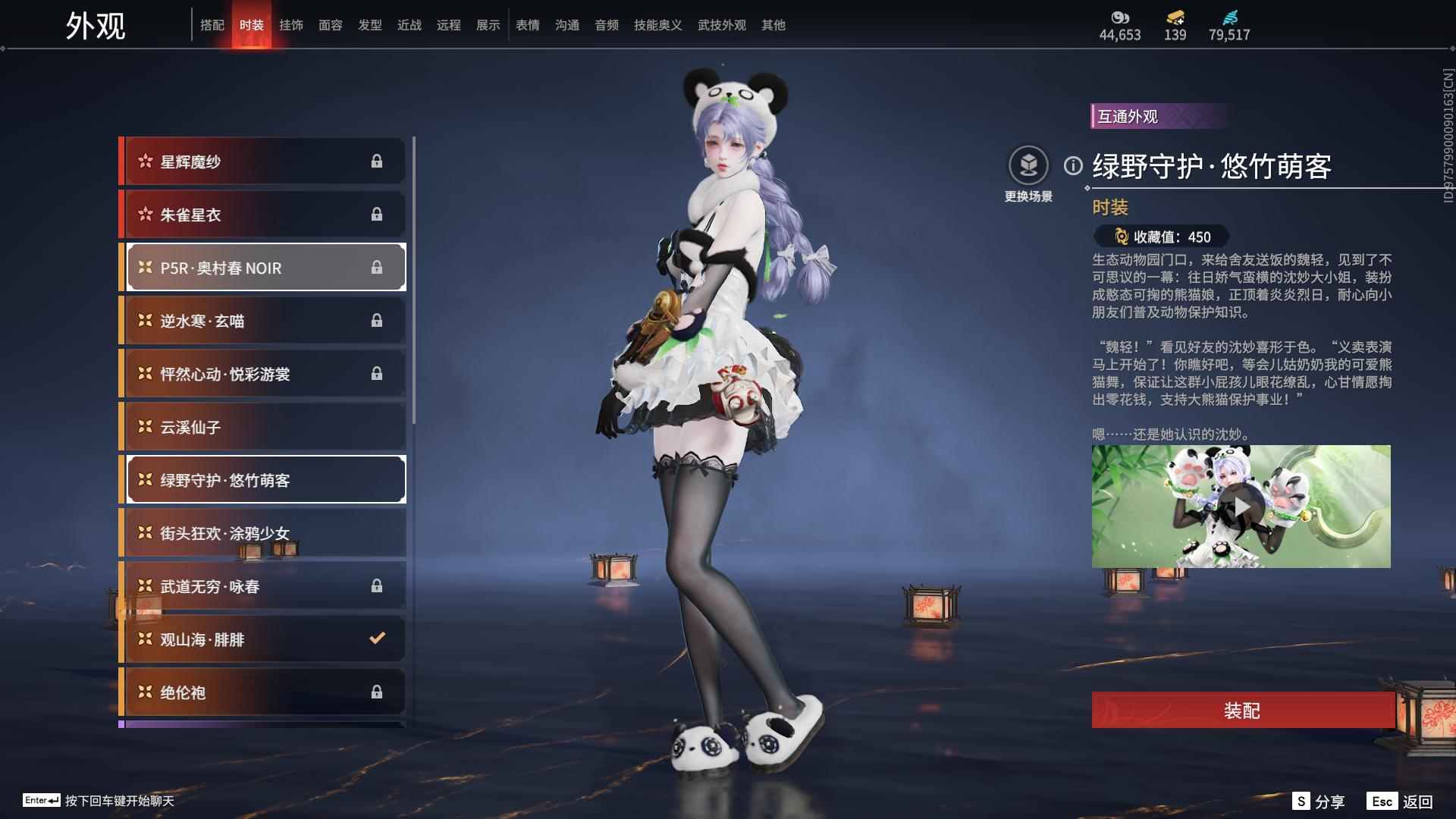Click the lock icon on 星辉魔纱
The width and height of the screenshot is (1456, 819).
click(x=378, y=162)
